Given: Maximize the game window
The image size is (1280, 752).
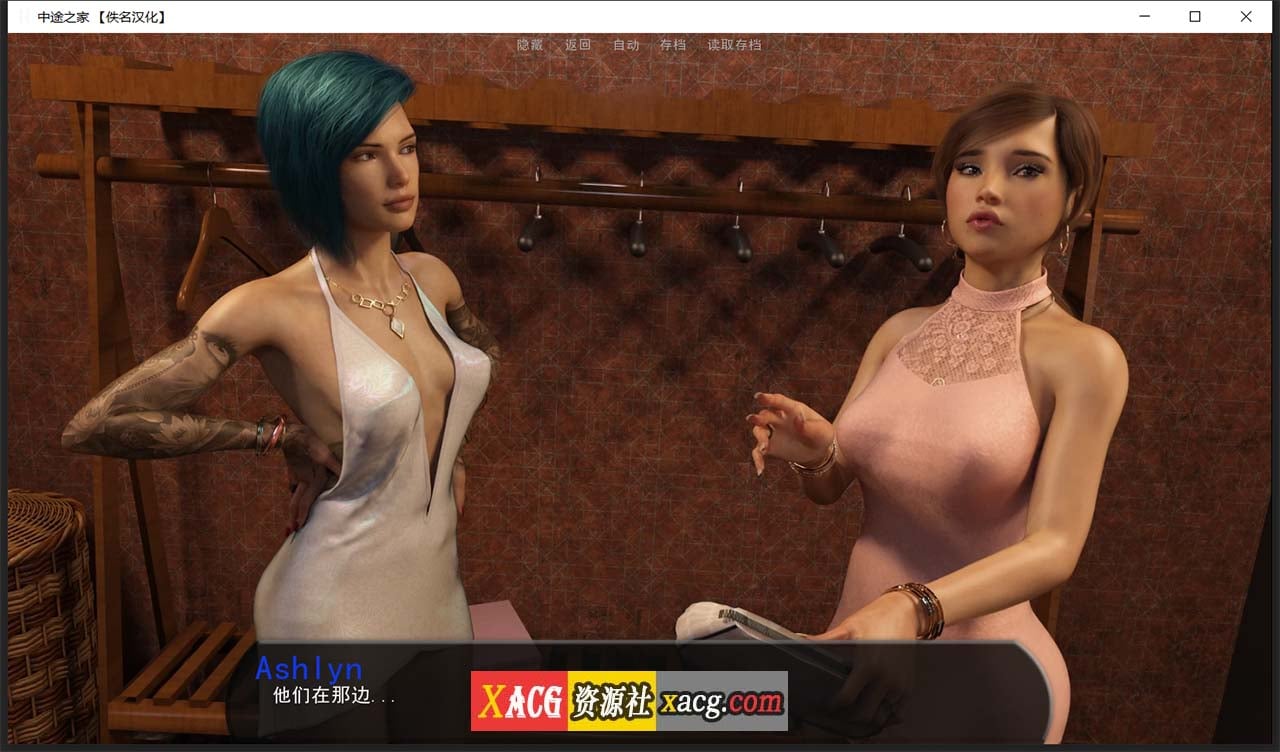Looking at the screenshot, I should point(1194,16).
